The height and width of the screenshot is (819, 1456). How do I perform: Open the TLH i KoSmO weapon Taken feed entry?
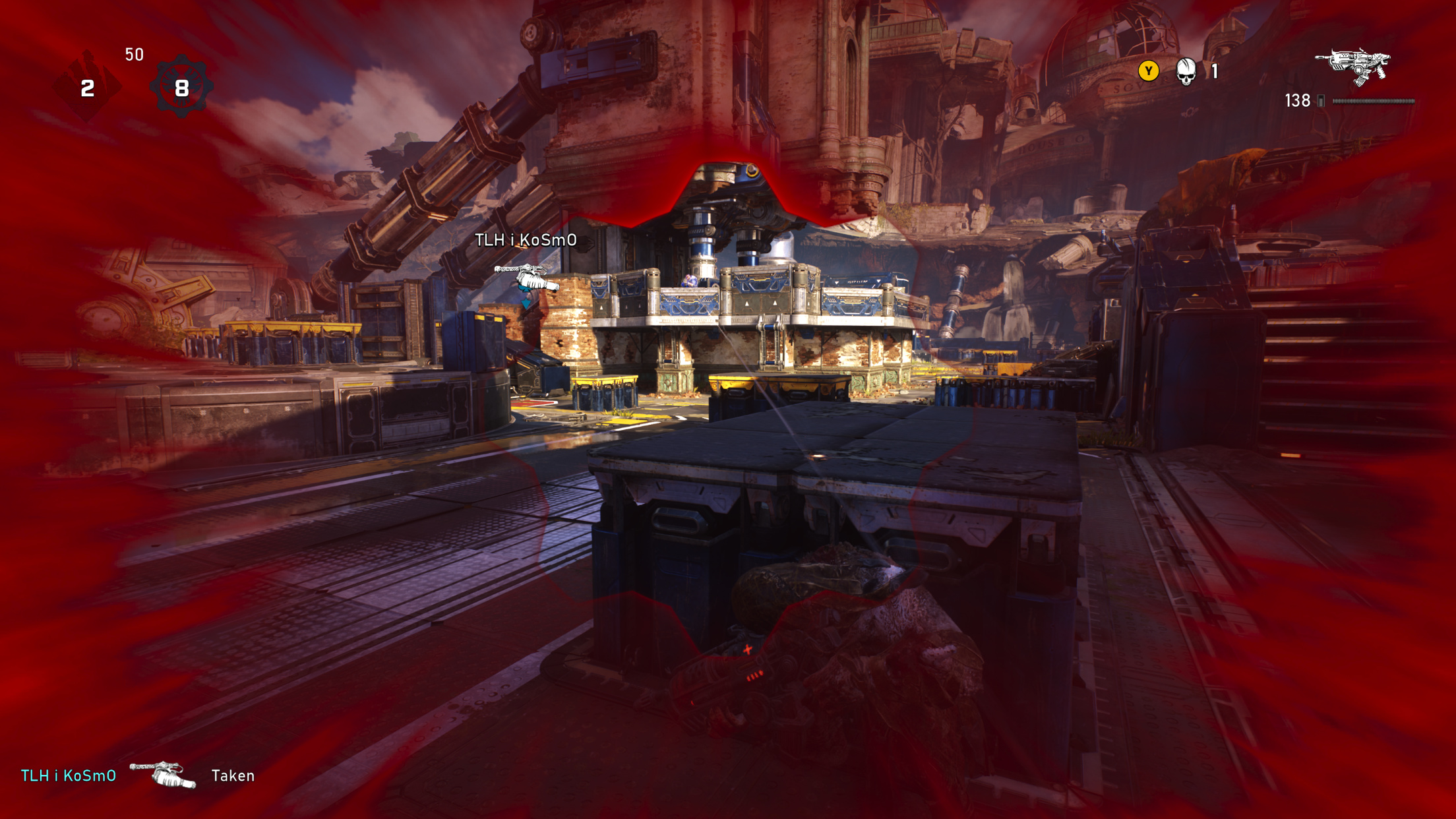pyautogui.click(x=137, y=775)
